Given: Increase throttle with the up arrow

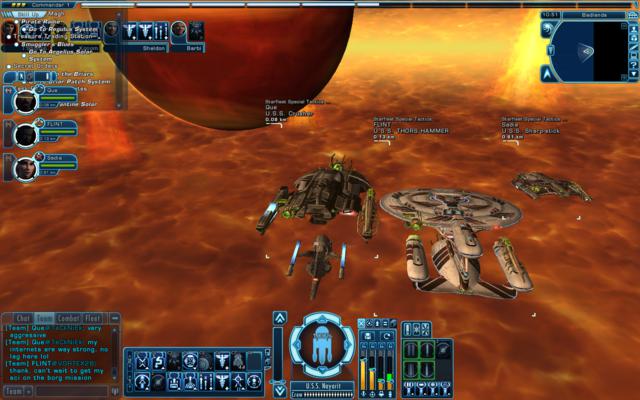Looking at the screenshot, I should 280,318.
